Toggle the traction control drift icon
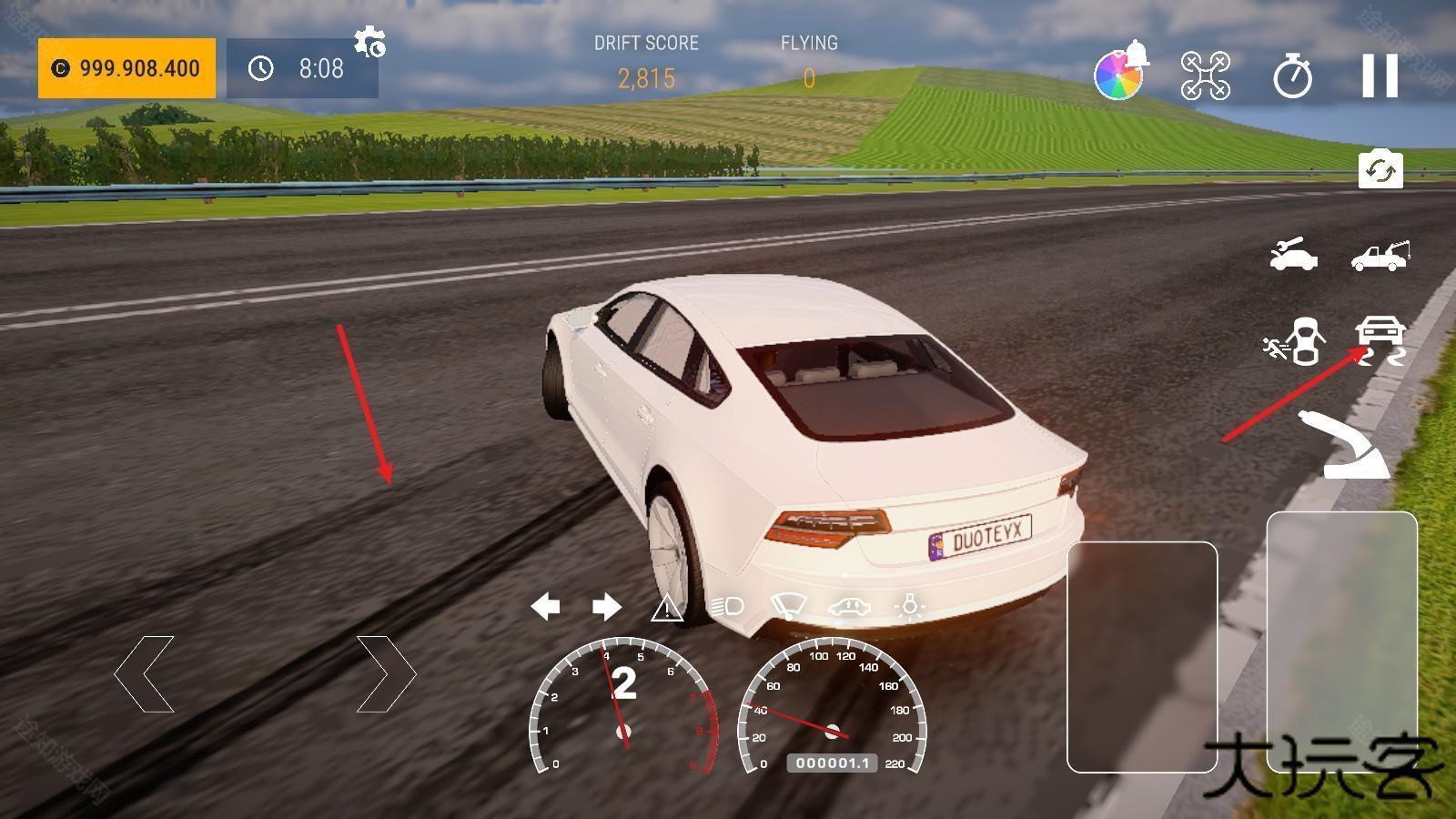The width and height of the screenshot is (1456, 819). [1380, 341]
